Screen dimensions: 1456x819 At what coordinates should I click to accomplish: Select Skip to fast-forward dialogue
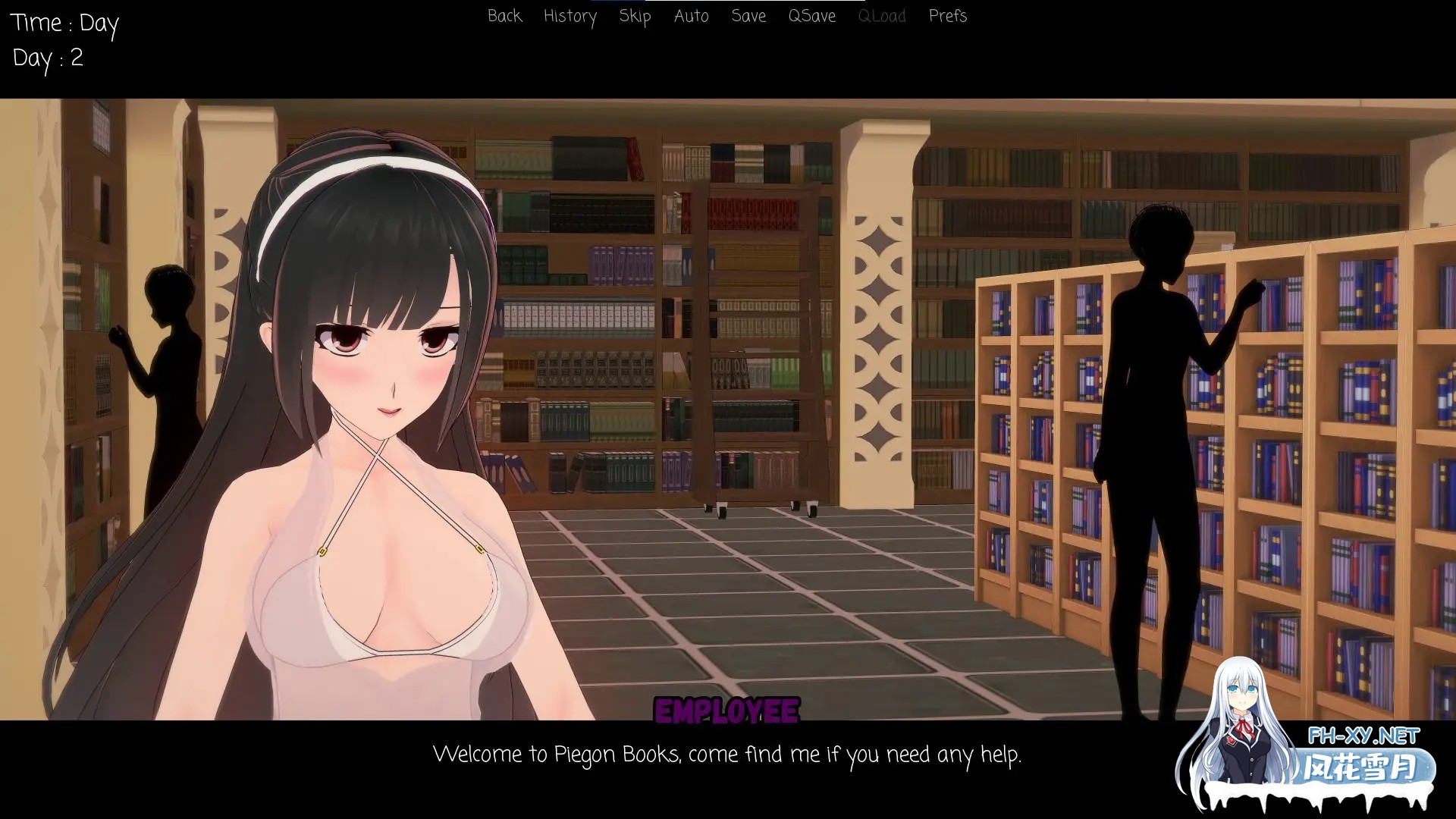click(x=634, y=16)
